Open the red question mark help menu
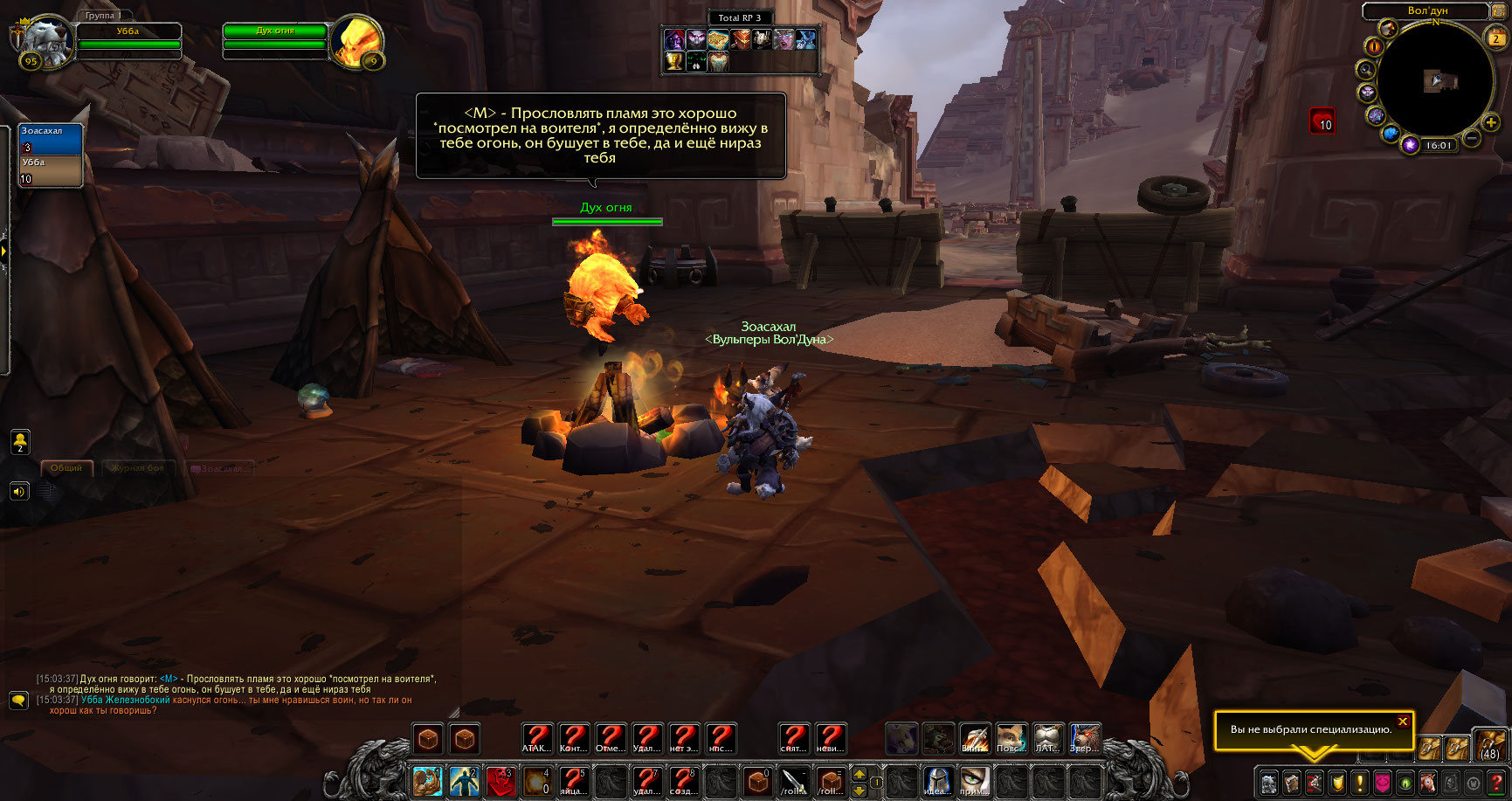This screenshot has width=1512, height=801. point(1496,783)
